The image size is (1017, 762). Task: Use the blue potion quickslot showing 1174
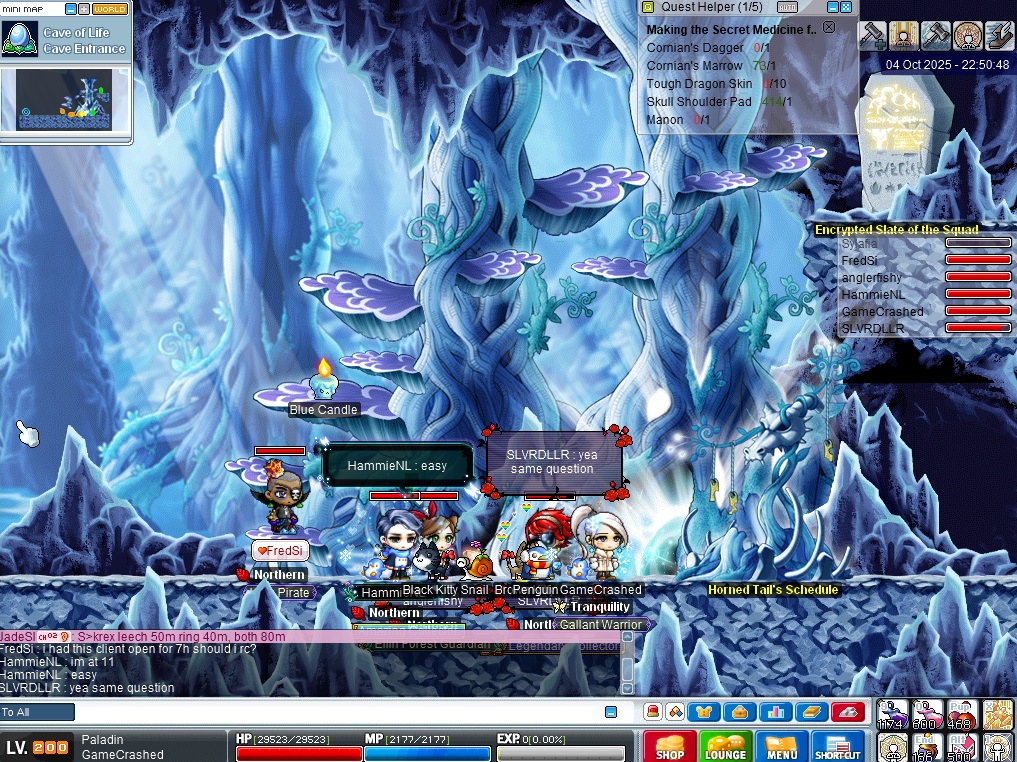[893, 714]
